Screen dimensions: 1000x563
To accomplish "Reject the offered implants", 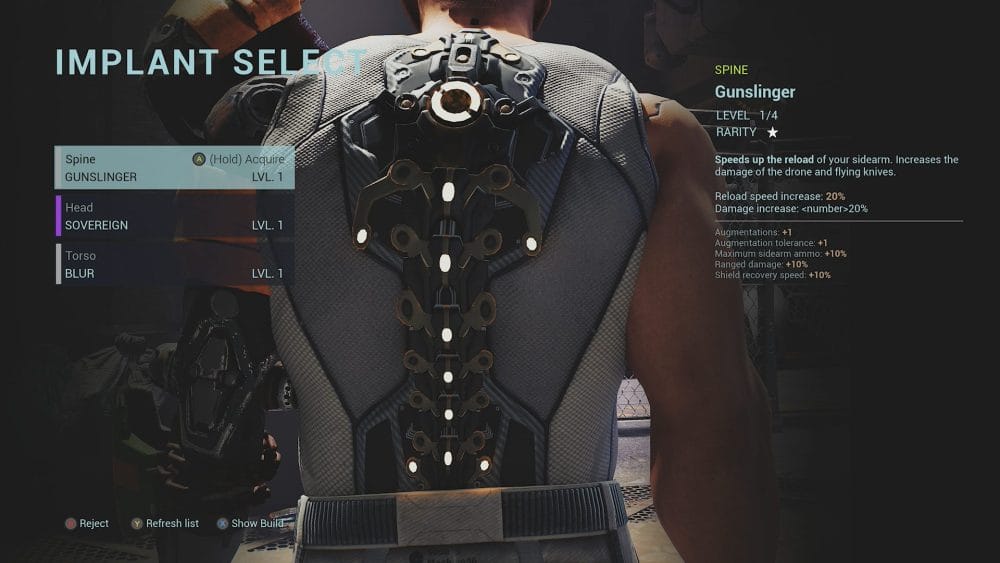I will click(x=87, y=523).
